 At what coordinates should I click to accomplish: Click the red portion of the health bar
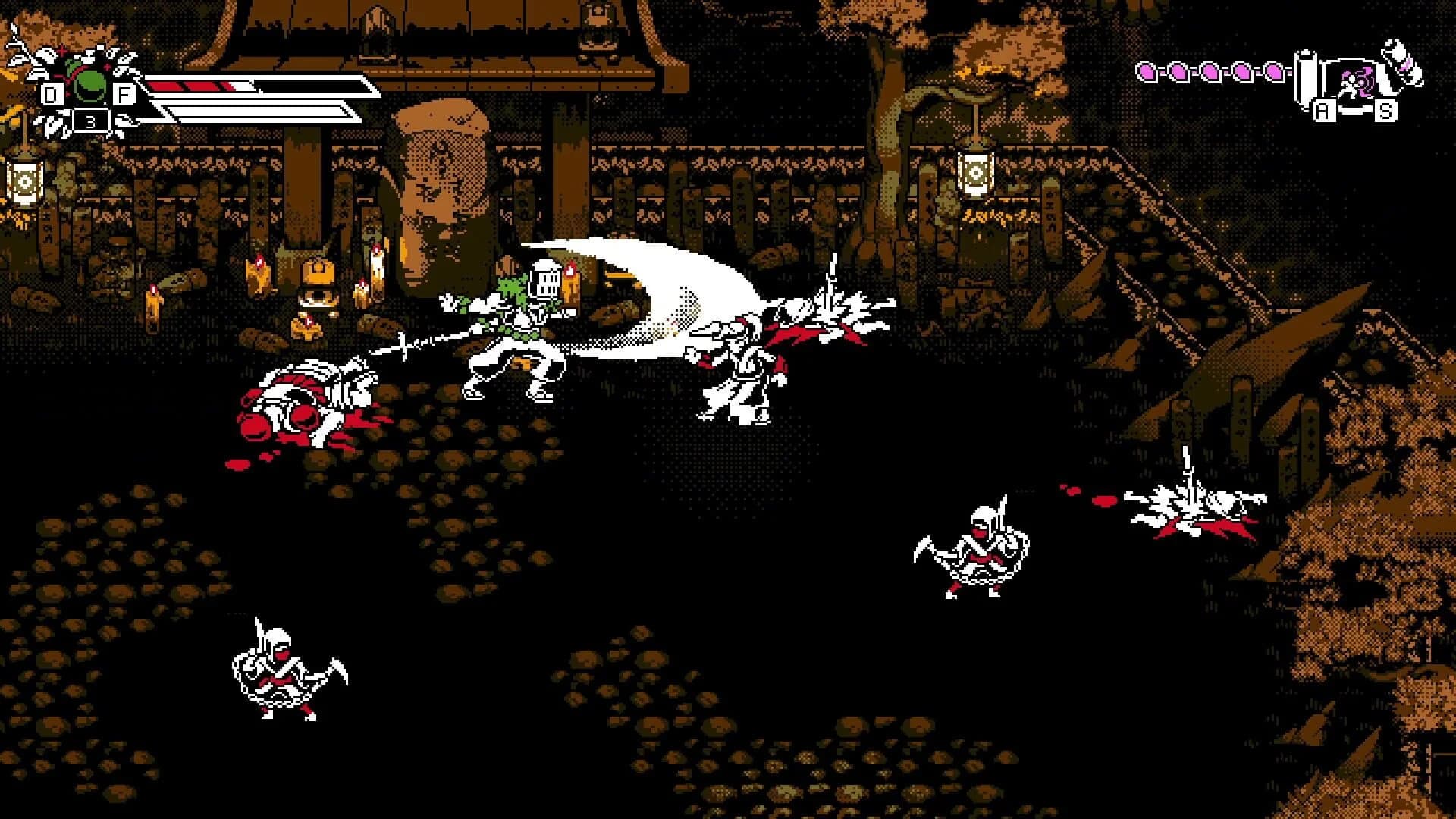[x=190, y=85]
